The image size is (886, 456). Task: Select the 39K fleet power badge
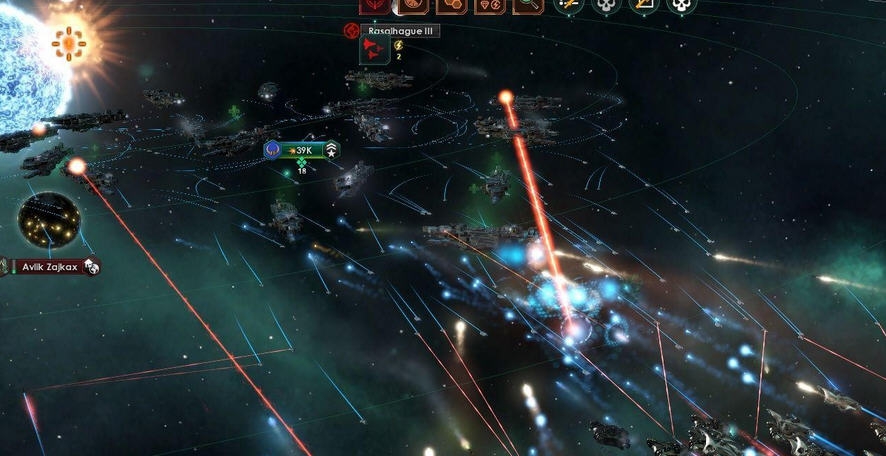tap(301, 150)
